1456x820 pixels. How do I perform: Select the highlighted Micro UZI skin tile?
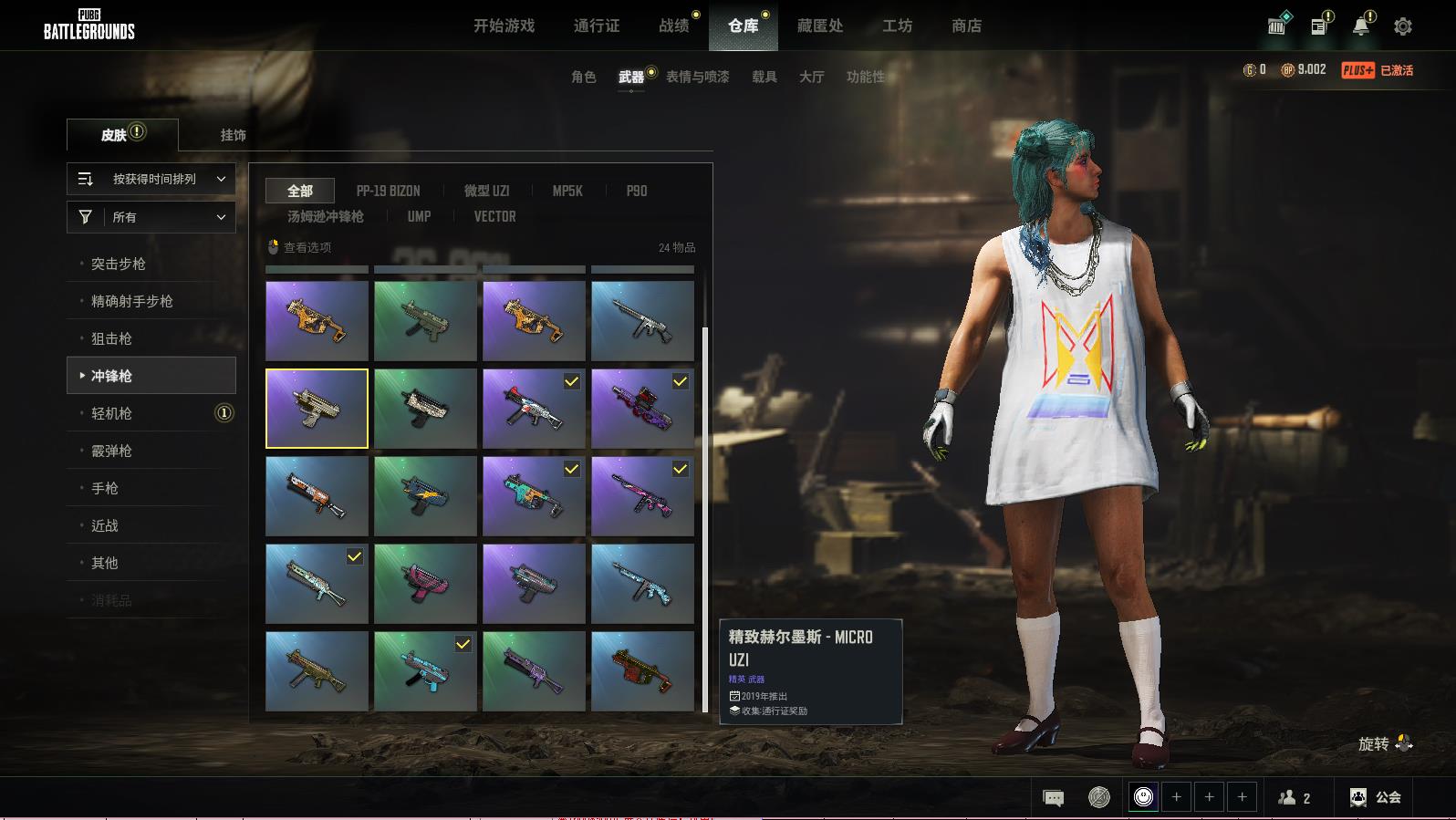(317, 409)
